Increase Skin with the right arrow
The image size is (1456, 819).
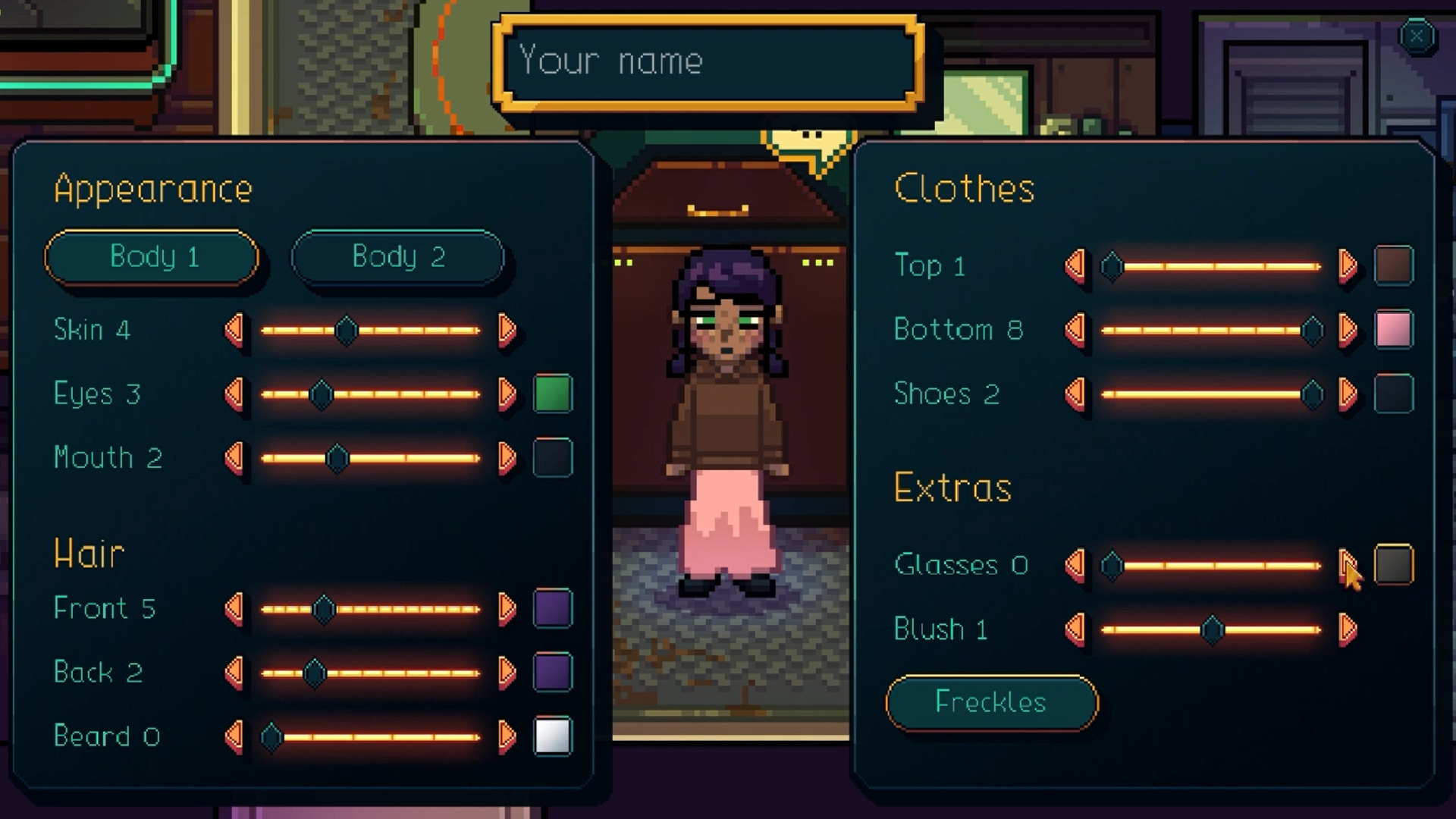(x=507, y=330)
